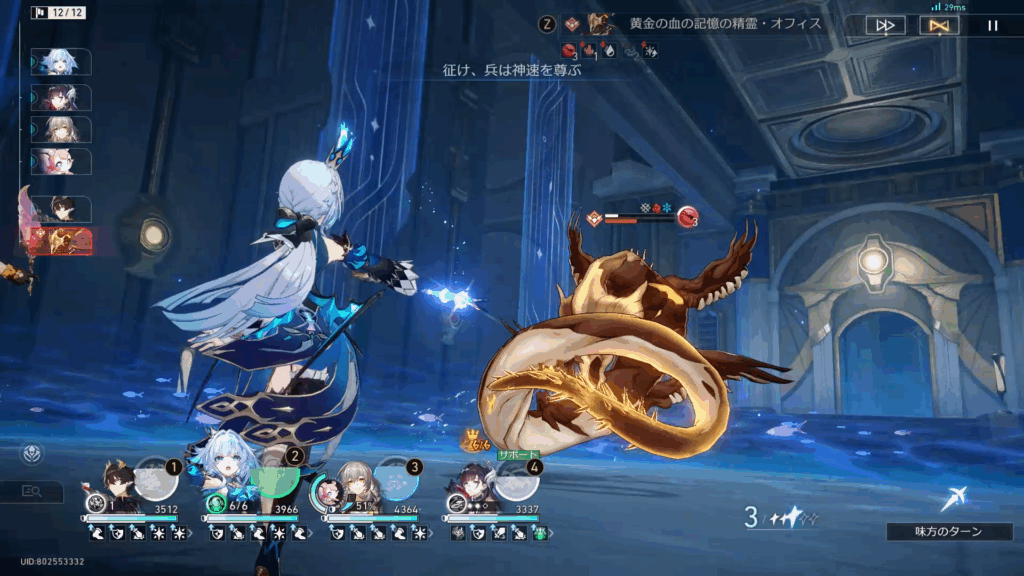Open the battle log search button
The image size is (1024, 576).
[32, 491]
